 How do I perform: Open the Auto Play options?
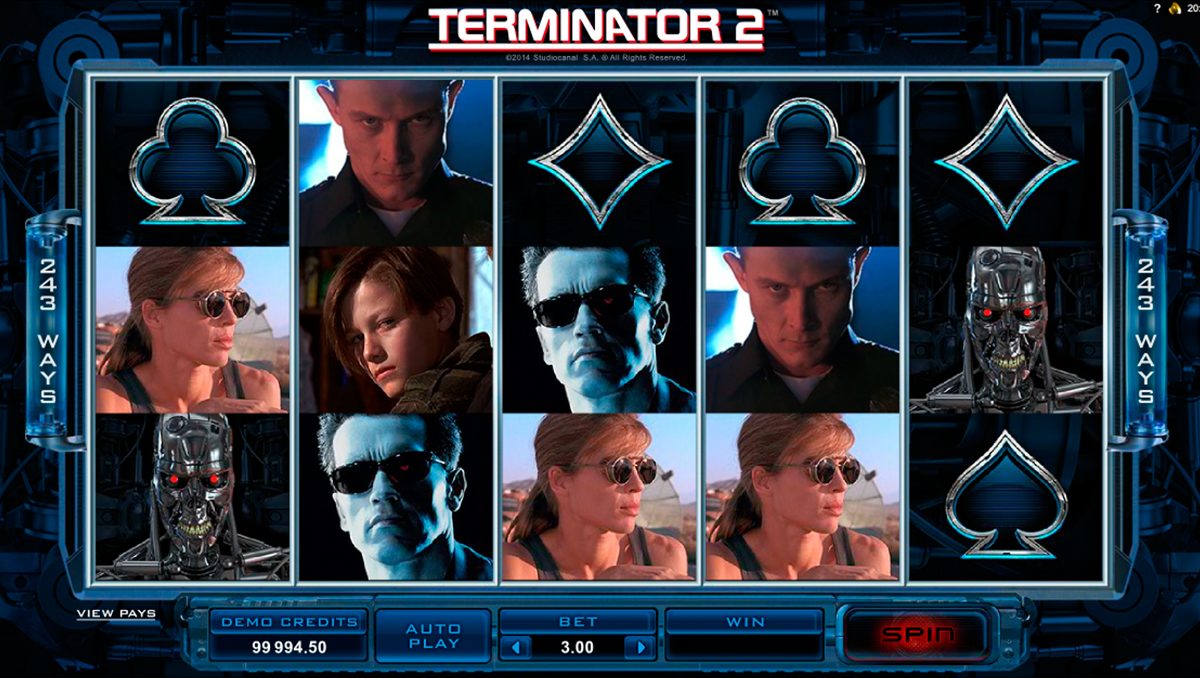coord(433,635)
